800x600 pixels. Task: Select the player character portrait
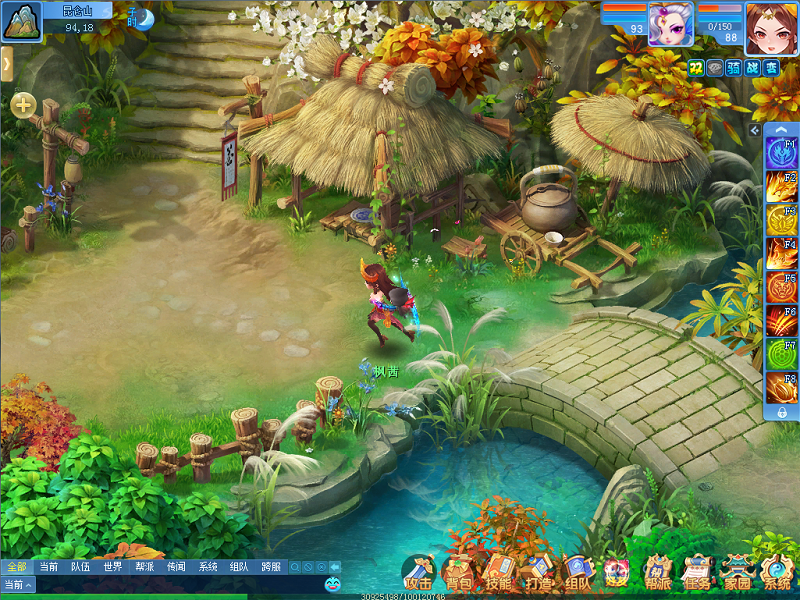pyautogui.click(x=769, y=24)
